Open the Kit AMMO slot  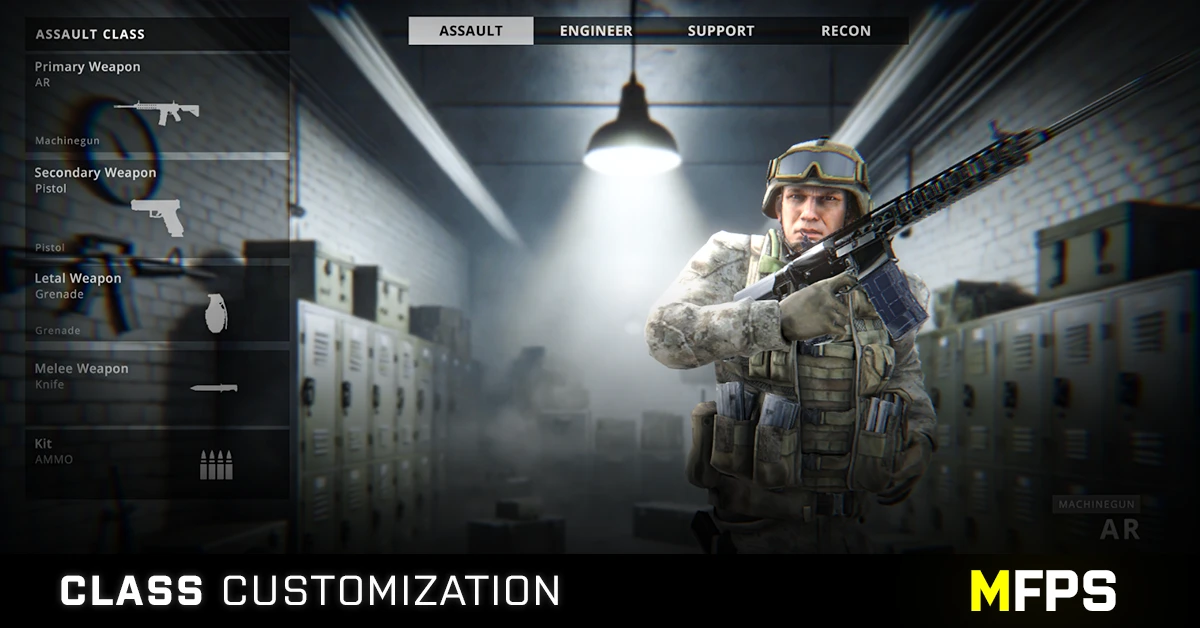click(x=157, y=463)
